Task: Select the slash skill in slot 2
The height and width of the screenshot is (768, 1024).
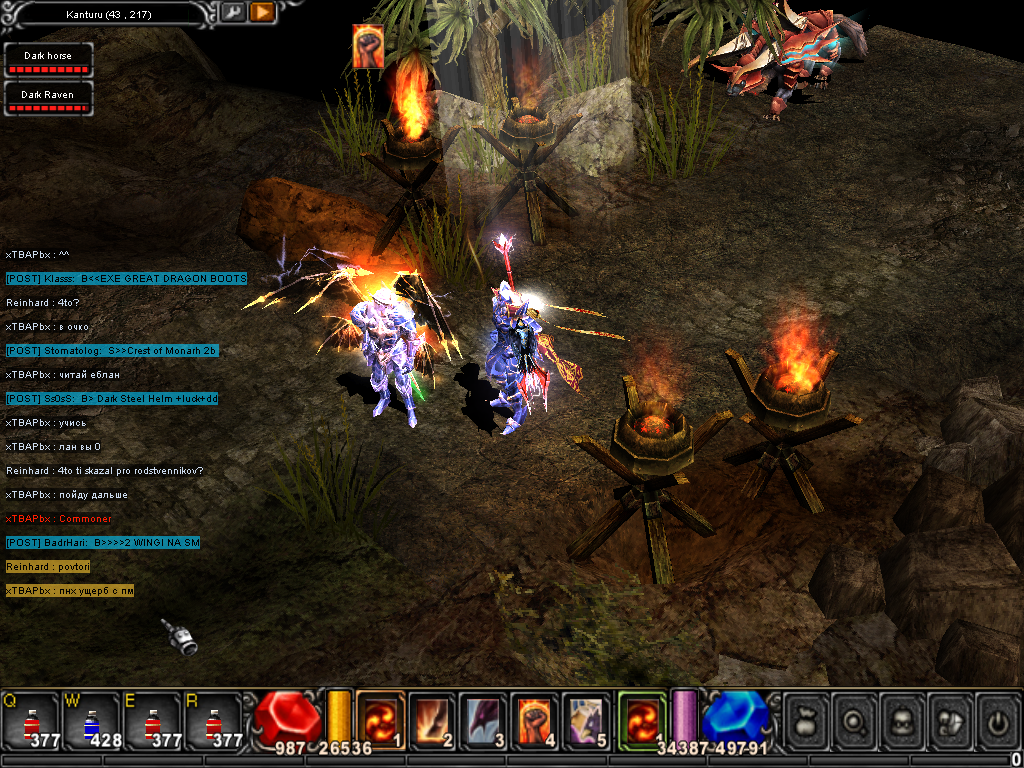Action: click(x=432, y=718)
